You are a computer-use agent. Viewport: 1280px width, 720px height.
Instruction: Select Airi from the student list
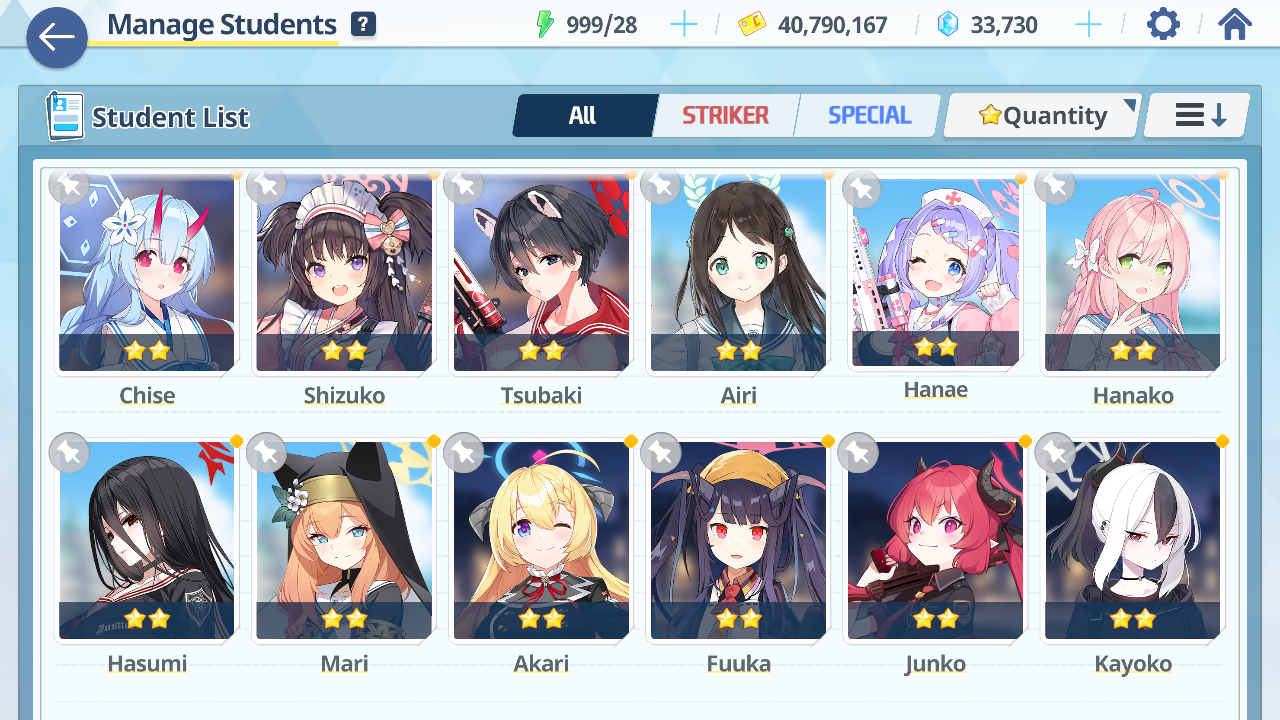coord(738,274)
